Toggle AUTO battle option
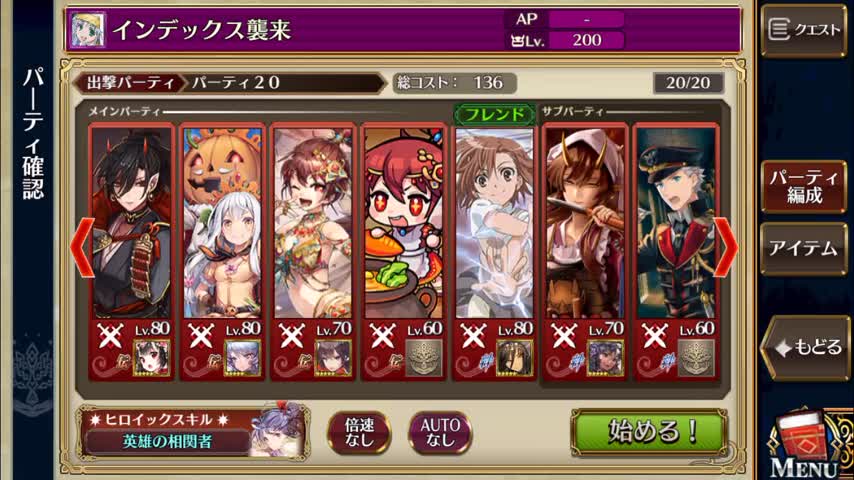 (439, 432)
